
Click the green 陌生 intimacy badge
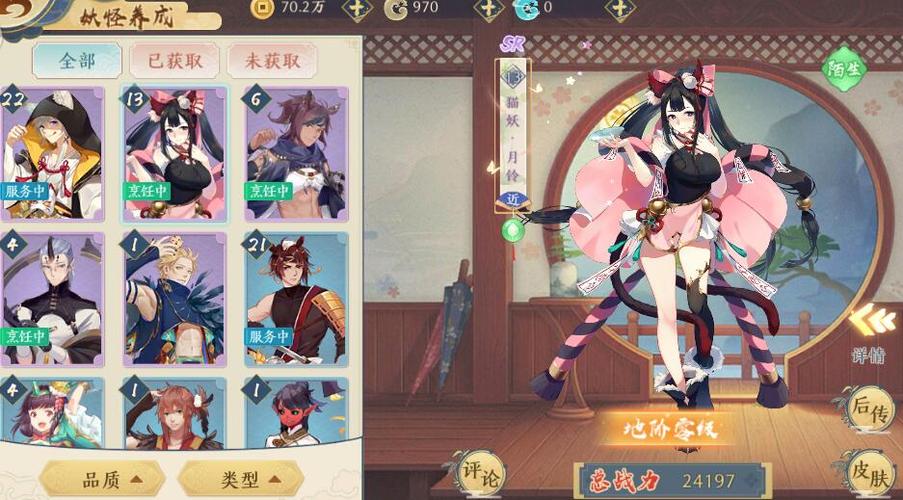click(x=843, y=68)
